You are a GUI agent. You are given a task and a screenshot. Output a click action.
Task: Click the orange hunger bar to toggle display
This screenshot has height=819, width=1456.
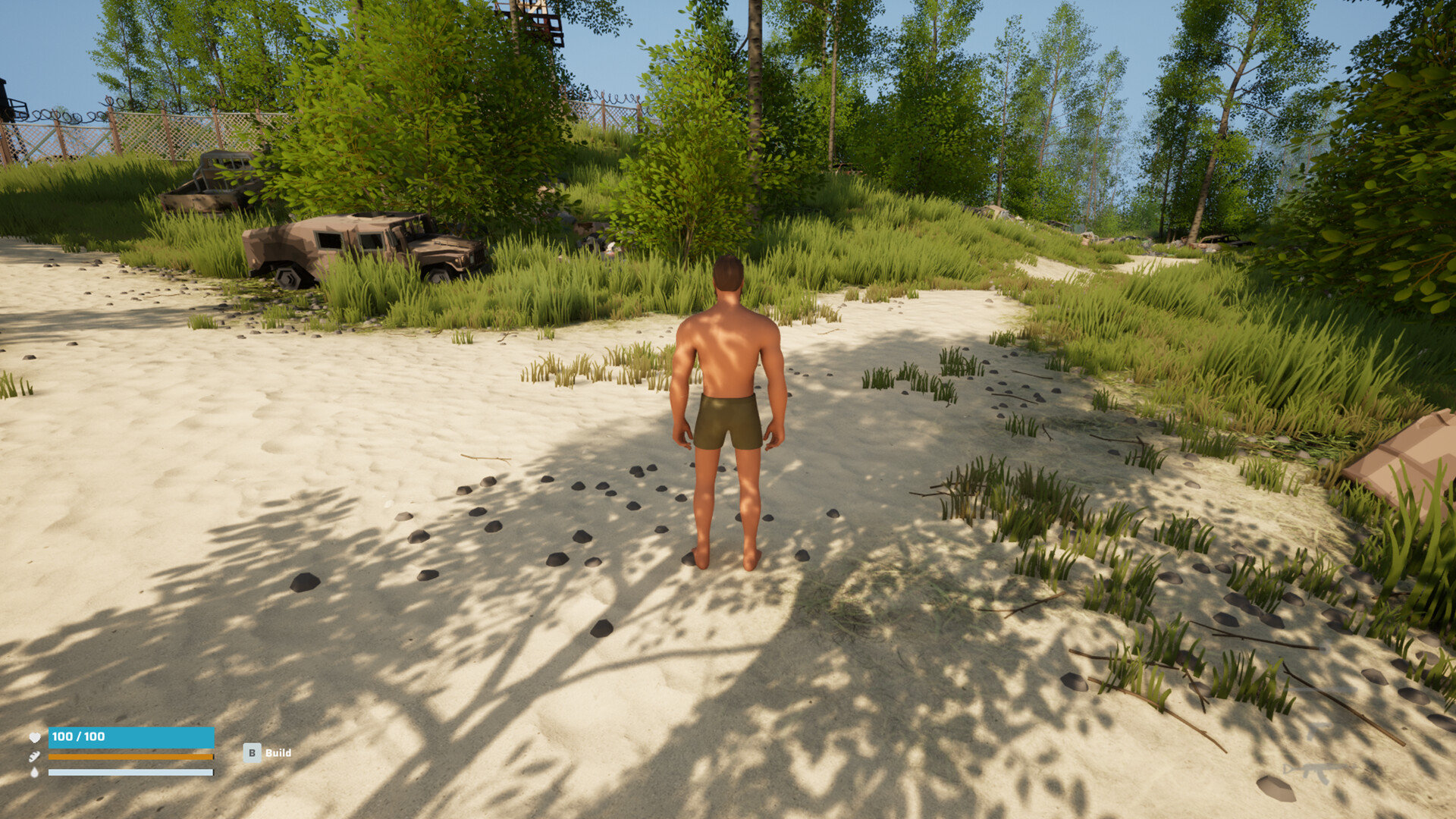coord(130,756)
